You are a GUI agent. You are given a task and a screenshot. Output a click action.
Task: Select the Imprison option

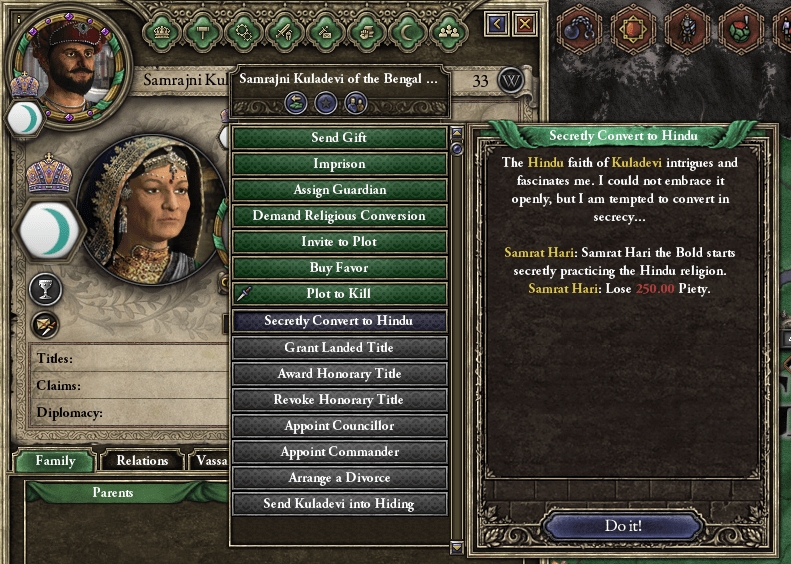pyautogui.click(x=339, y=163)
